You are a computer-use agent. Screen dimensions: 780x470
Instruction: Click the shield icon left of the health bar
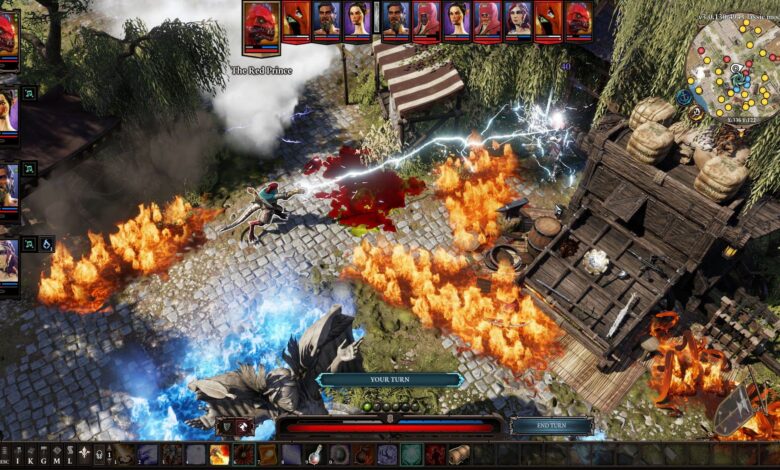[x=224, y=427]
